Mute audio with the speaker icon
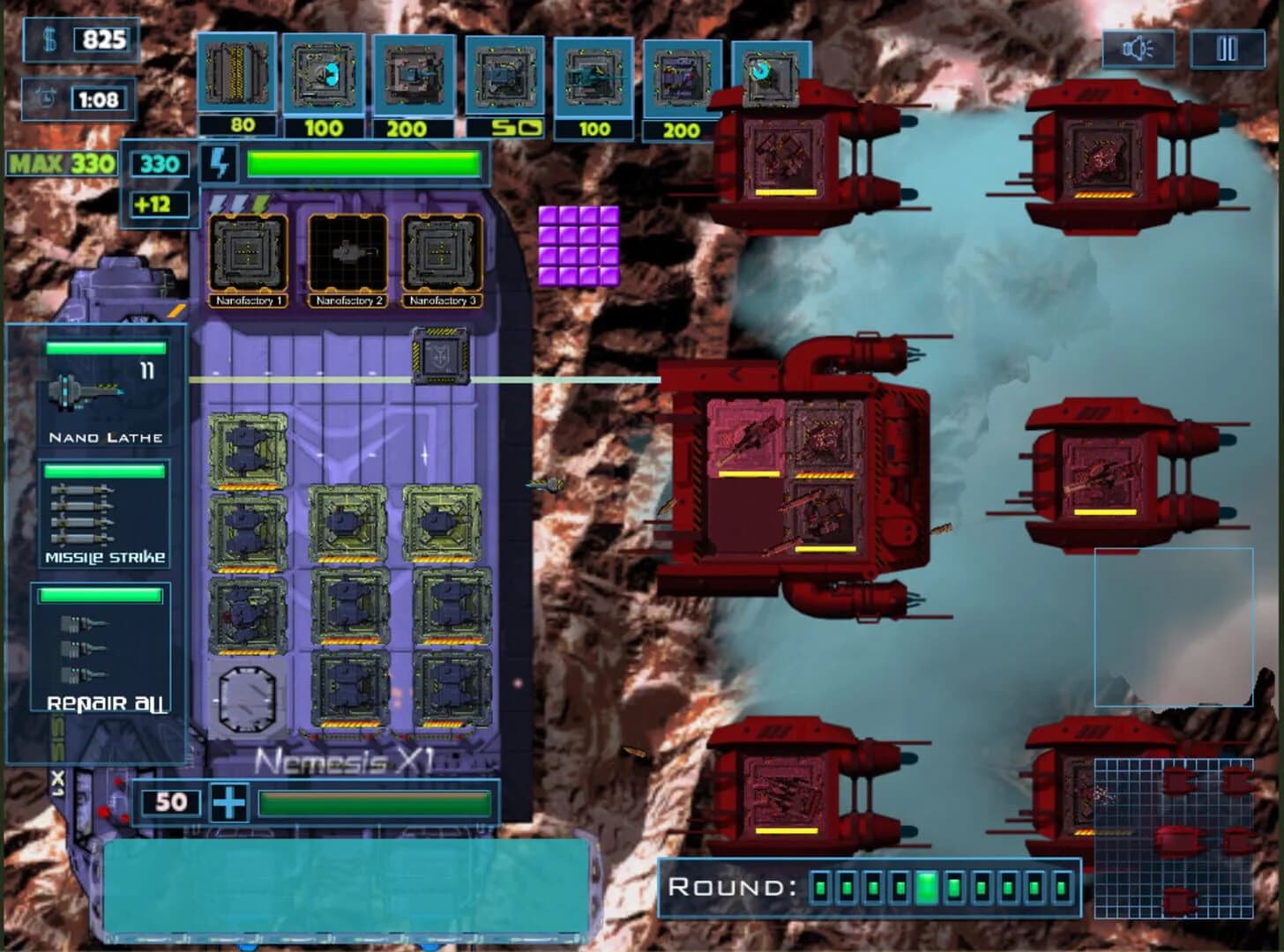Image resolution: width=1284 pixels, height=952 pixels. [x=1140, y=50]
